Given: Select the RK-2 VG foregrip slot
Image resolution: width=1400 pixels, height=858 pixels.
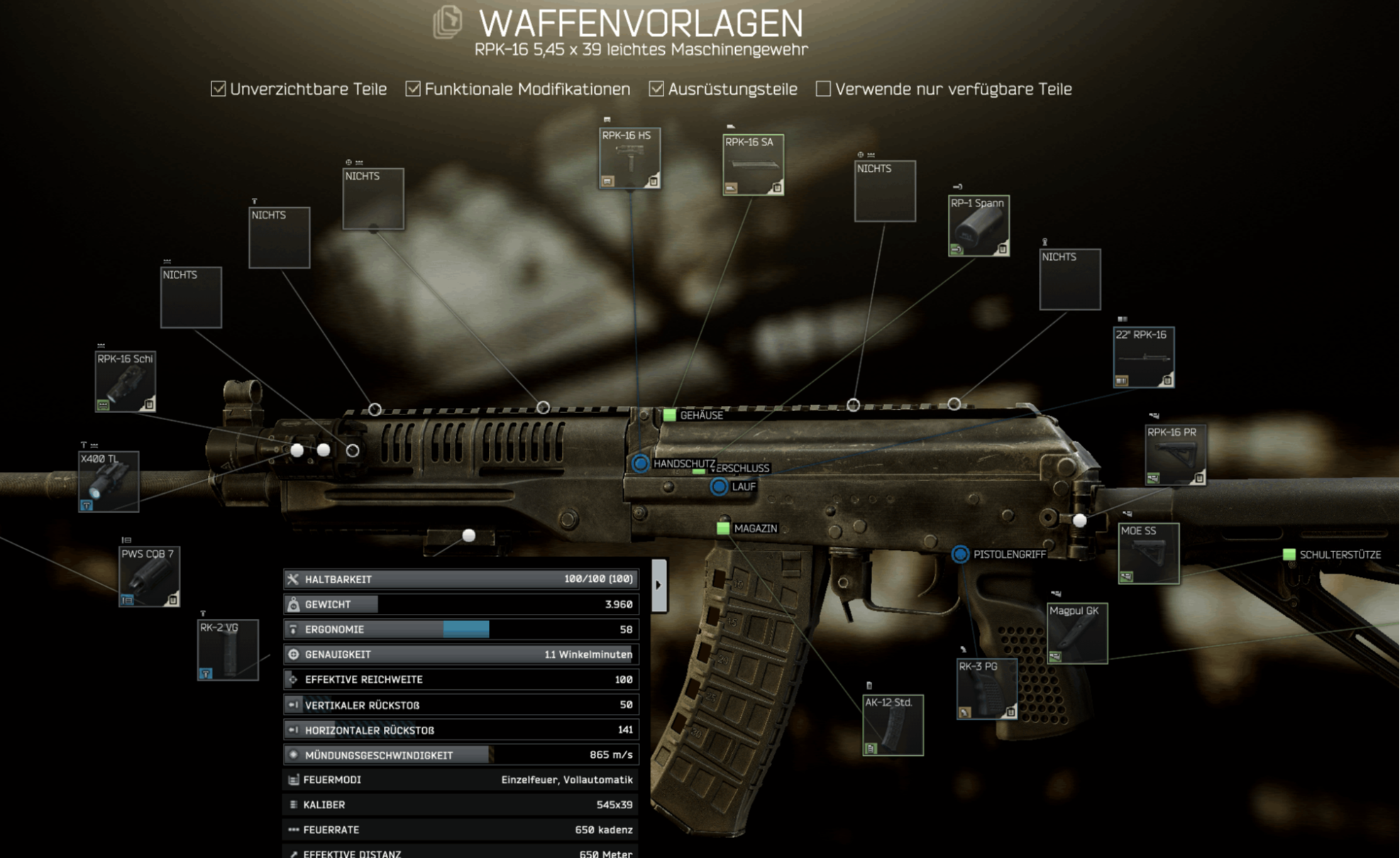Looking at the screenshot, I should click(x=228, y=650).
